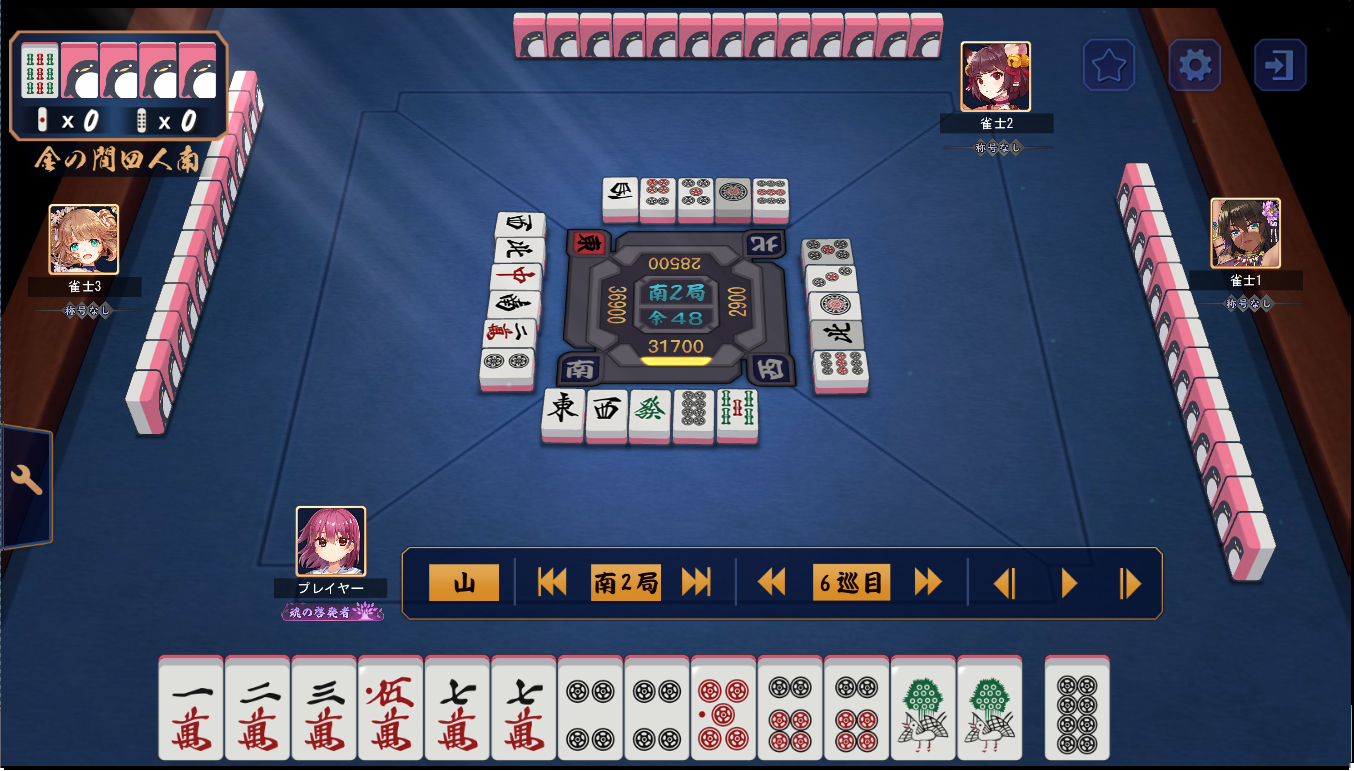Advance replay with the play arrow
Image resolution: width=1354 pixels, height=771 pixels.
coord(1069,581)
